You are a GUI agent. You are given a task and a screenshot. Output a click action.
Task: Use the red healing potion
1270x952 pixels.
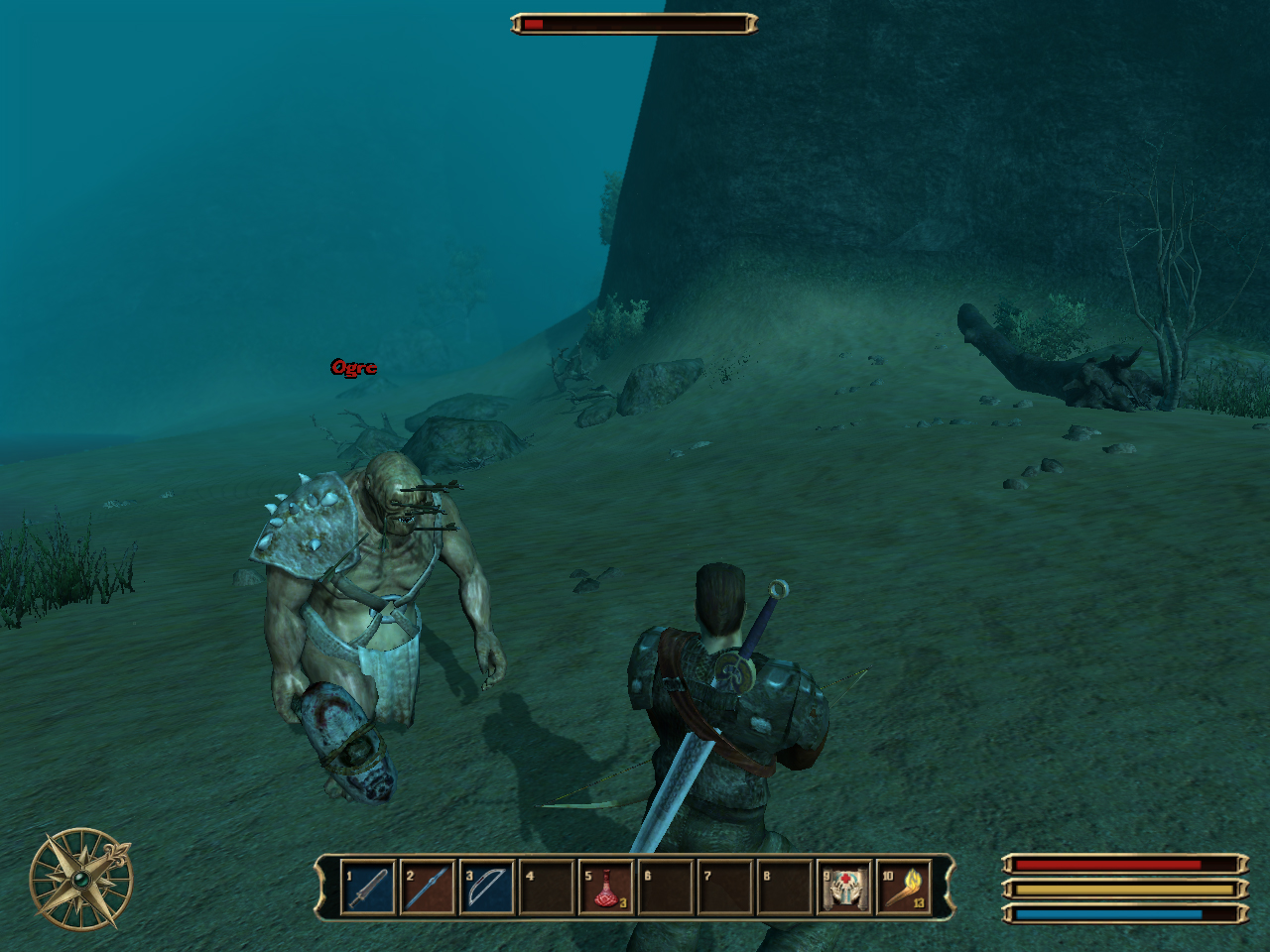[605, 888]
